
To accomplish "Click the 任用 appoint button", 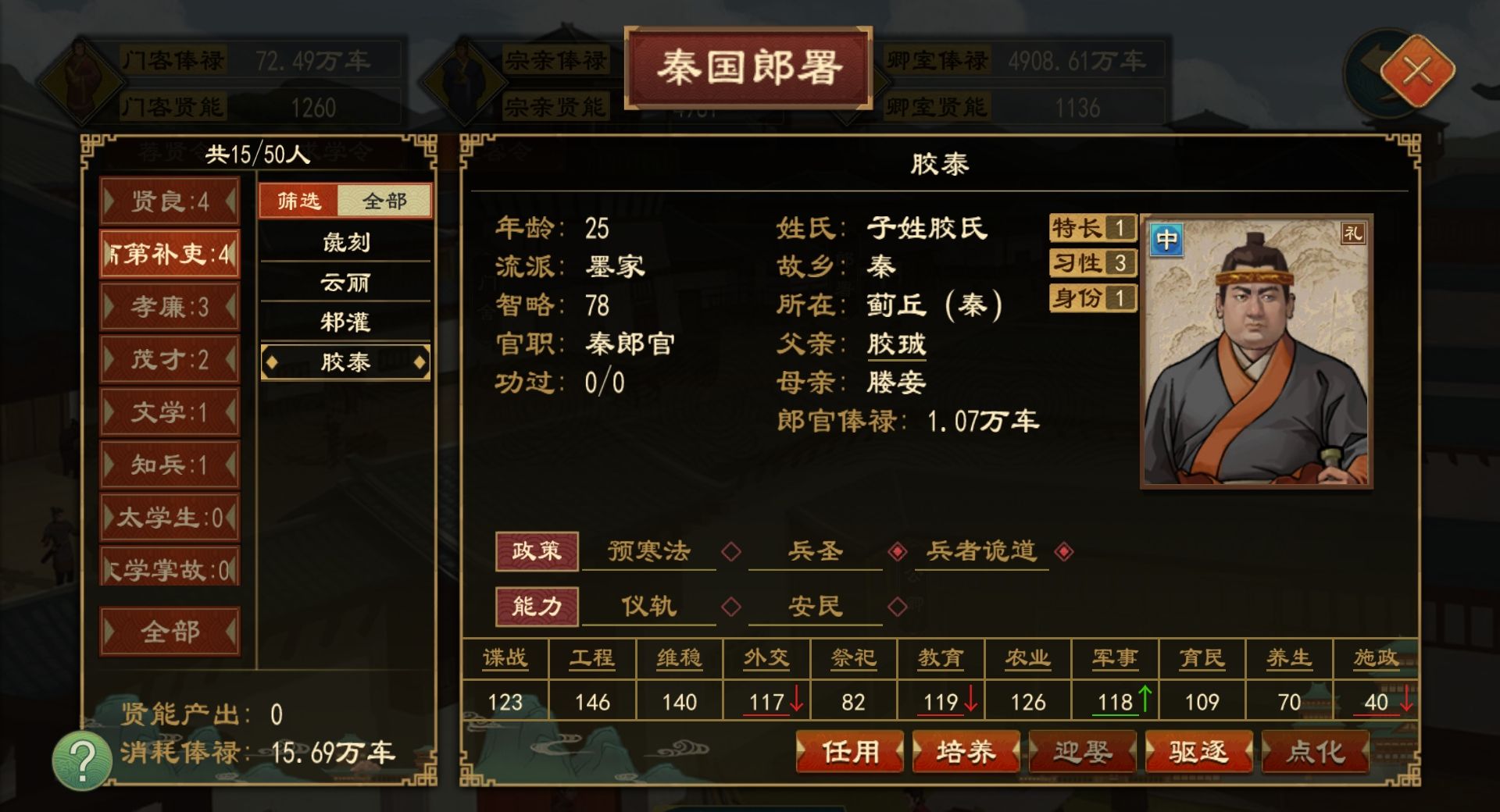I will [x=849, y=752].
